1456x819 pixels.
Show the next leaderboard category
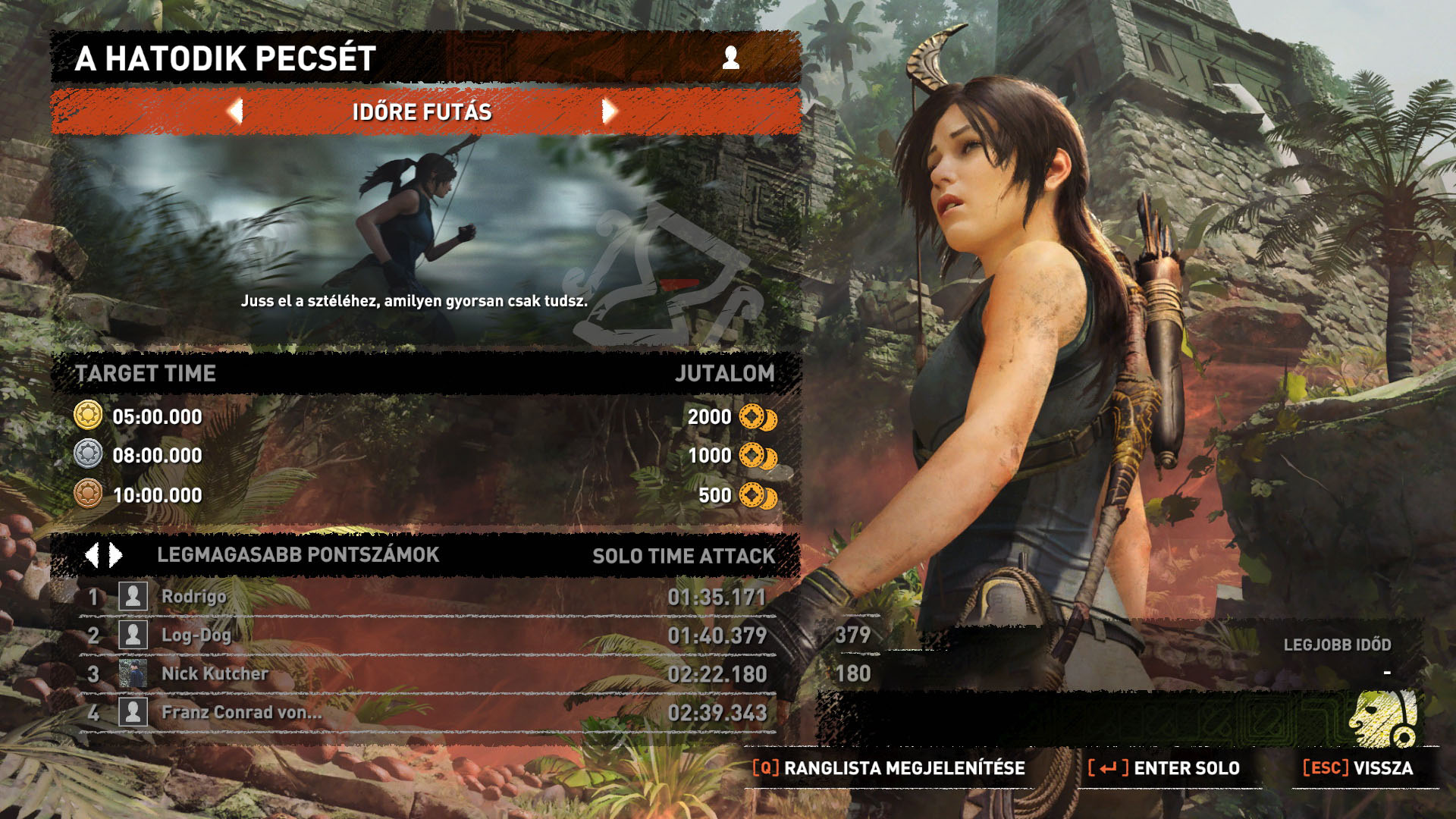pos(116,555)
